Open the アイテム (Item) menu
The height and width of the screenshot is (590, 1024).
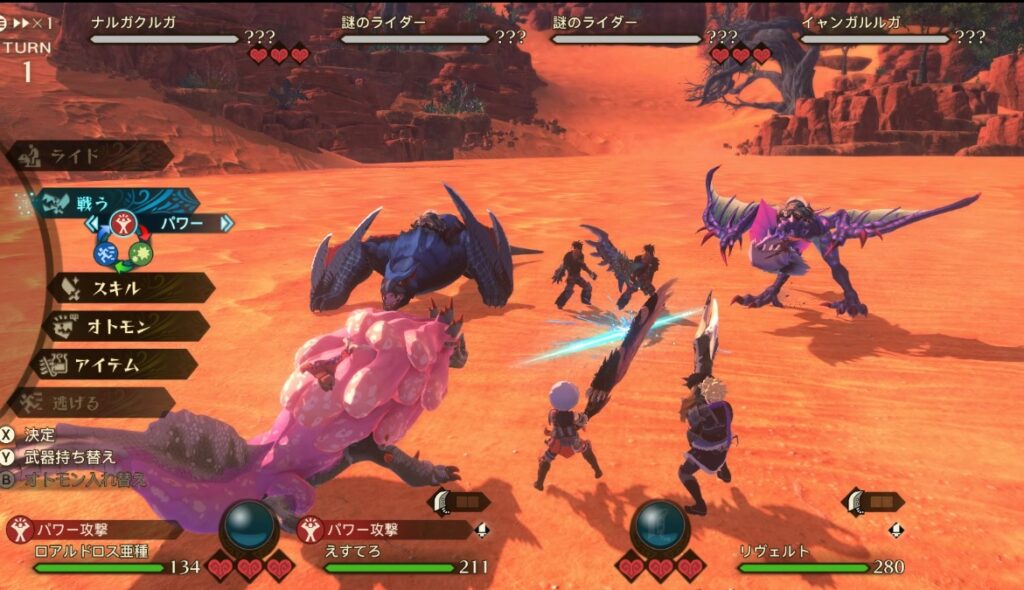click(x=118, y=364)
